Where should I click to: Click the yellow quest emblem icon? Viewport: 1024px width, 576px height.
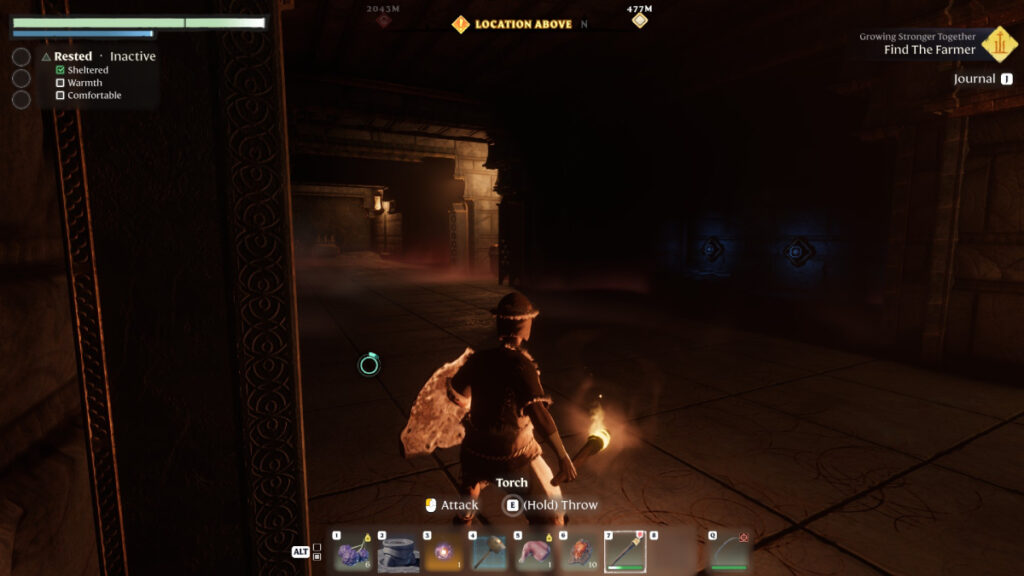(998, 43)
